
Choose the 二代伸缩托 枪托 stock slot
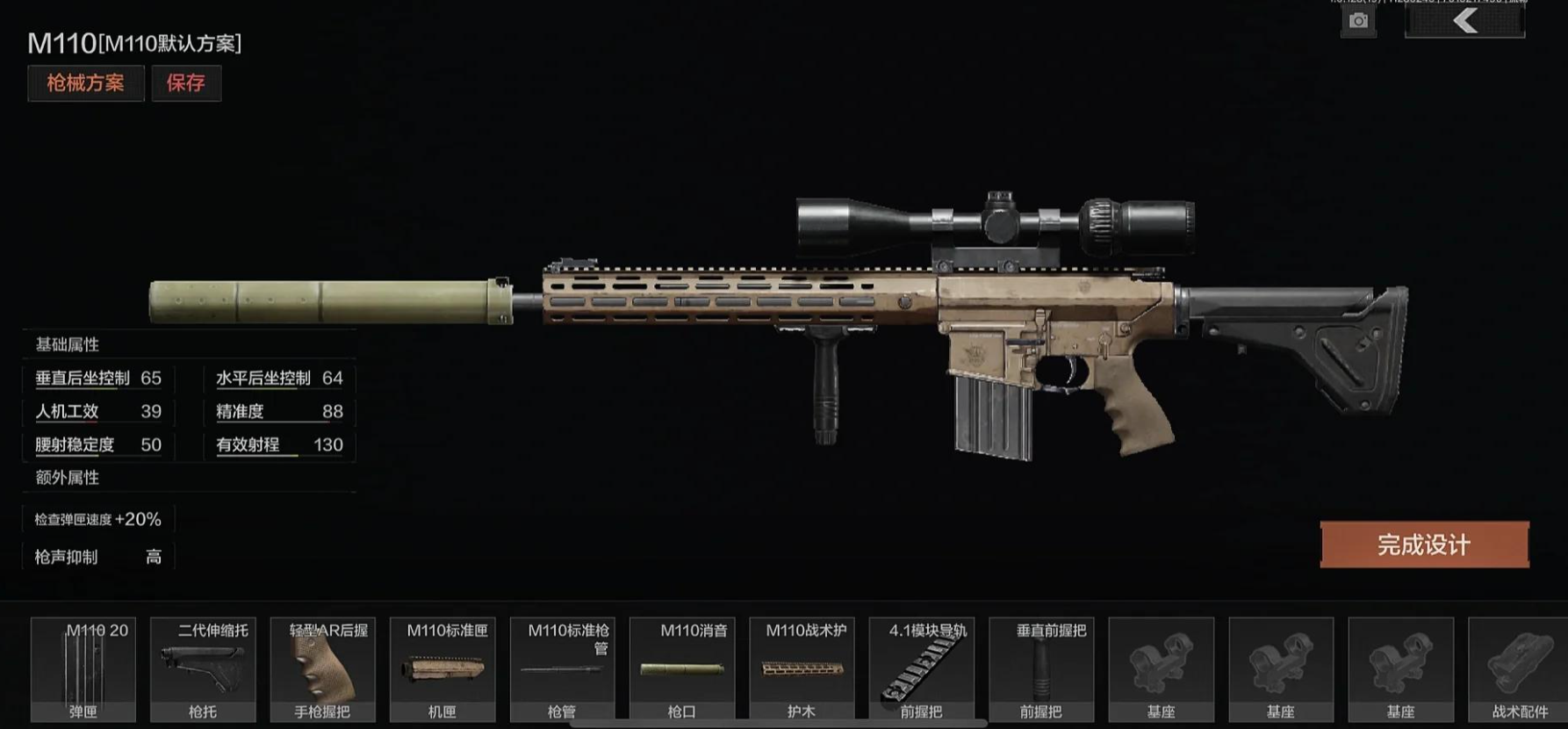point(203,669)
